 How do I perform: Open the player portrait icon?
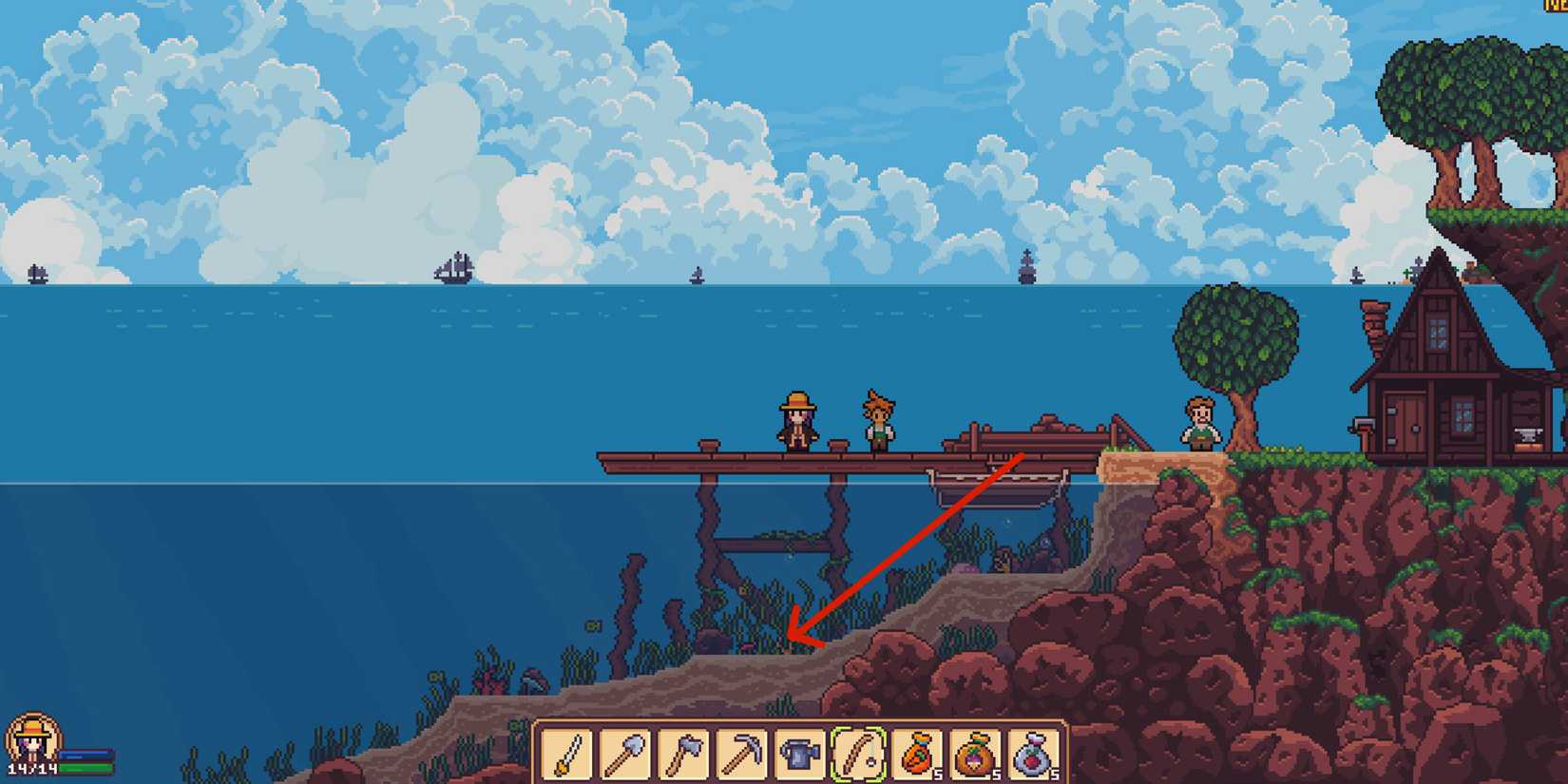coord(32,739)
